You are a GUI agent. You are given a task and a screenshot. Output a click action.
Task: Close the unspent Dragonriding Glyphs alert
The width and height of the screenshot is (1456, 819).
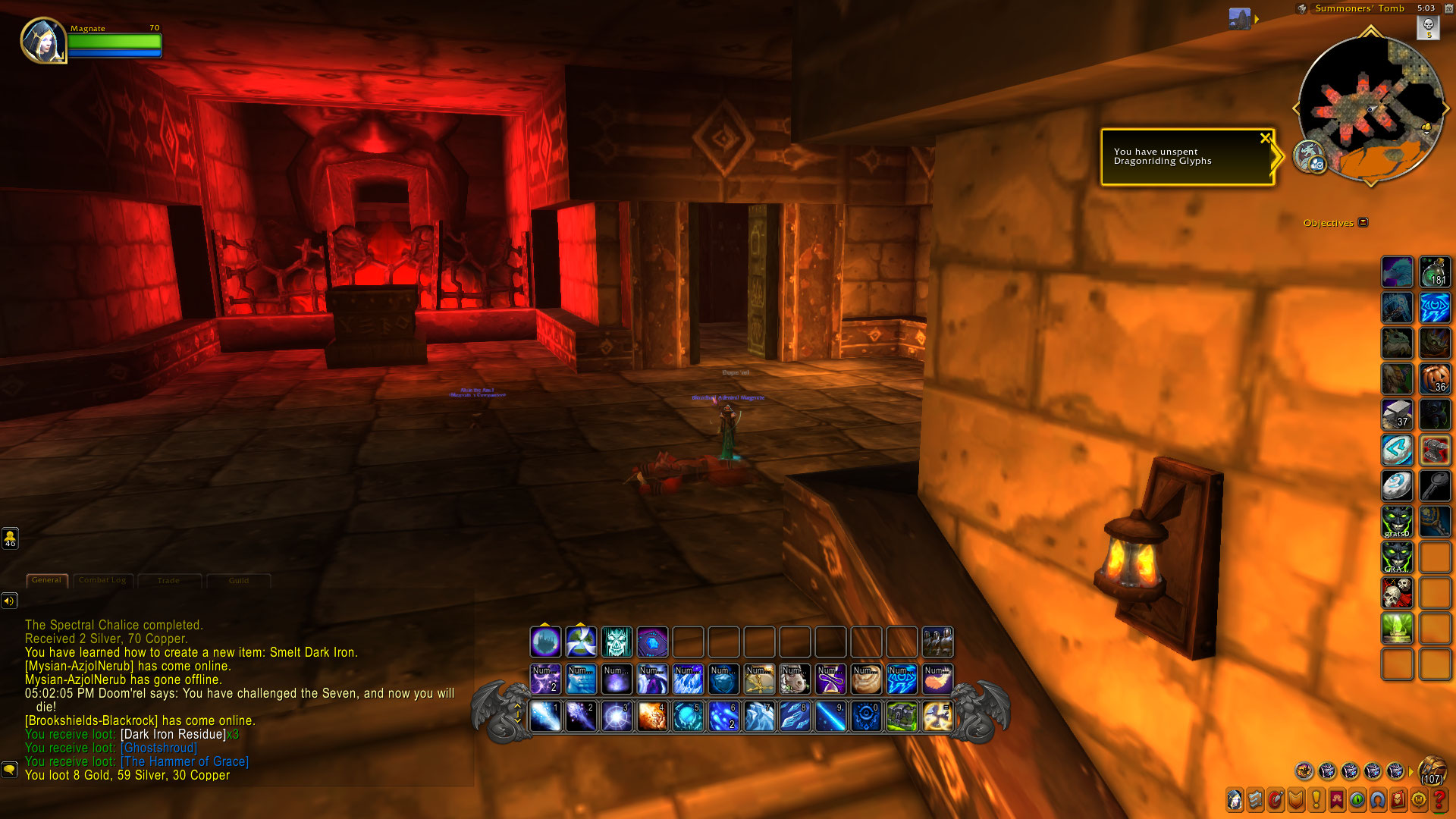[1265, 138]
